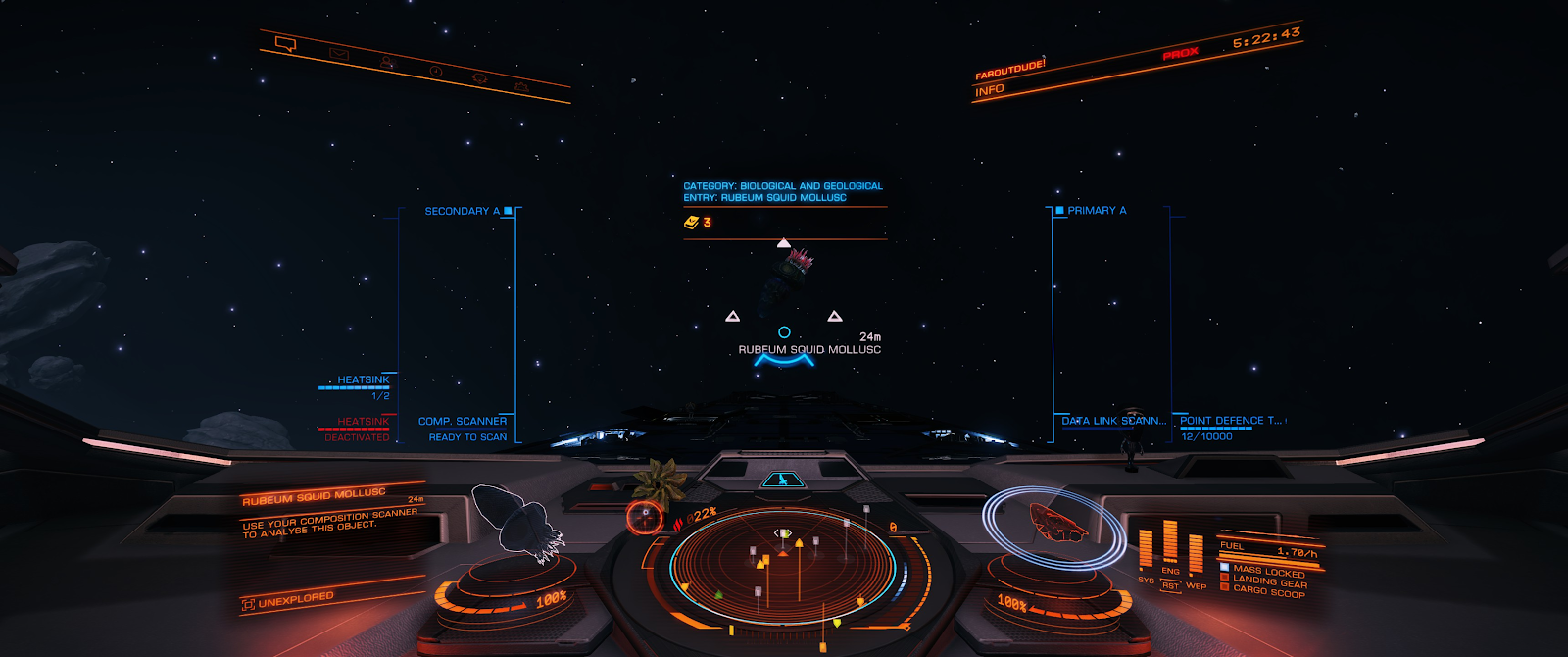
Task: Toggle the Cargo Scoop indicator
Action: point(1268,592)
